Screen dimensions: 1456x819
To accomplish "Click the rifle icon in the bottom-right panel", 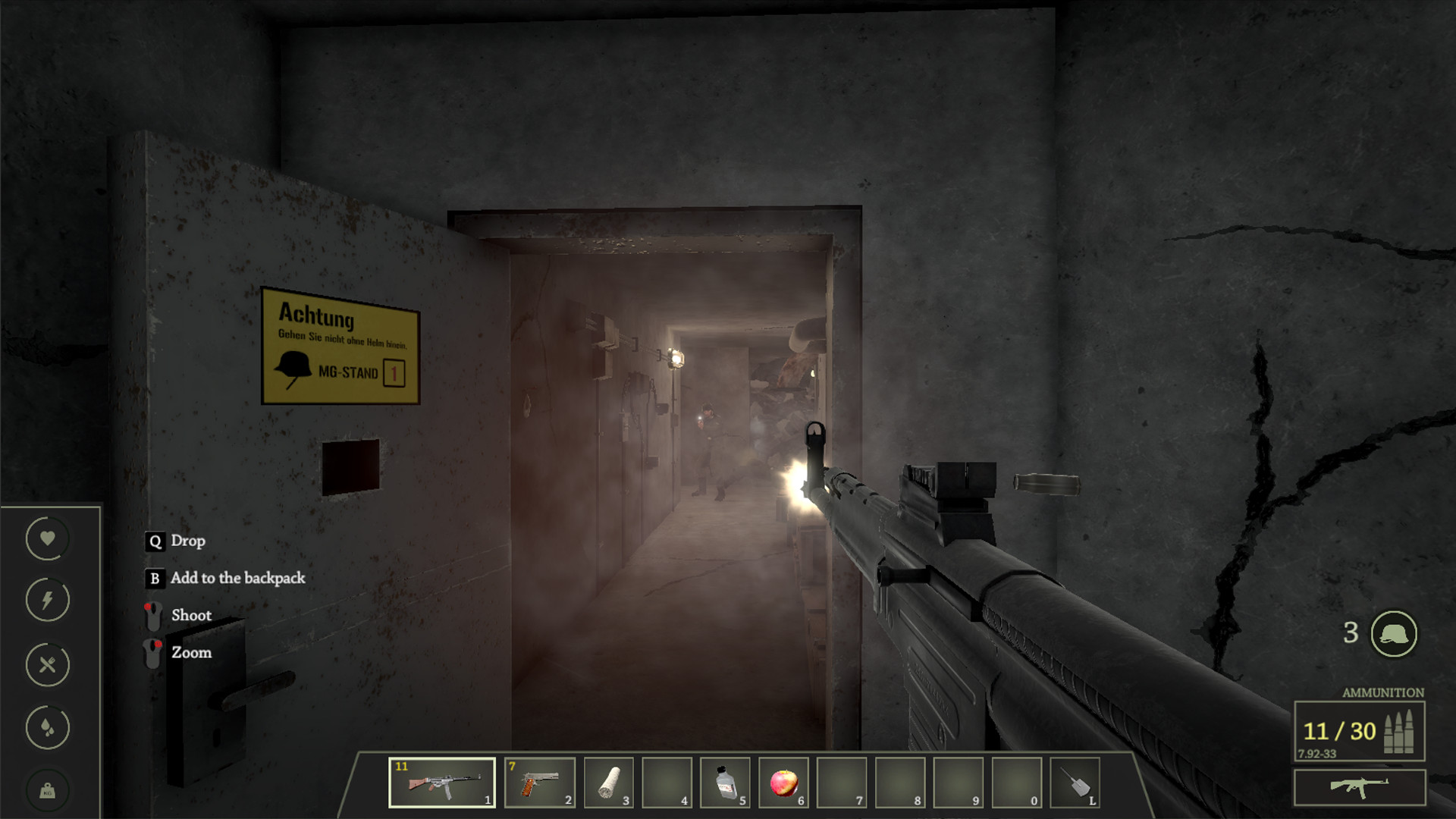I will (1361, 786).
